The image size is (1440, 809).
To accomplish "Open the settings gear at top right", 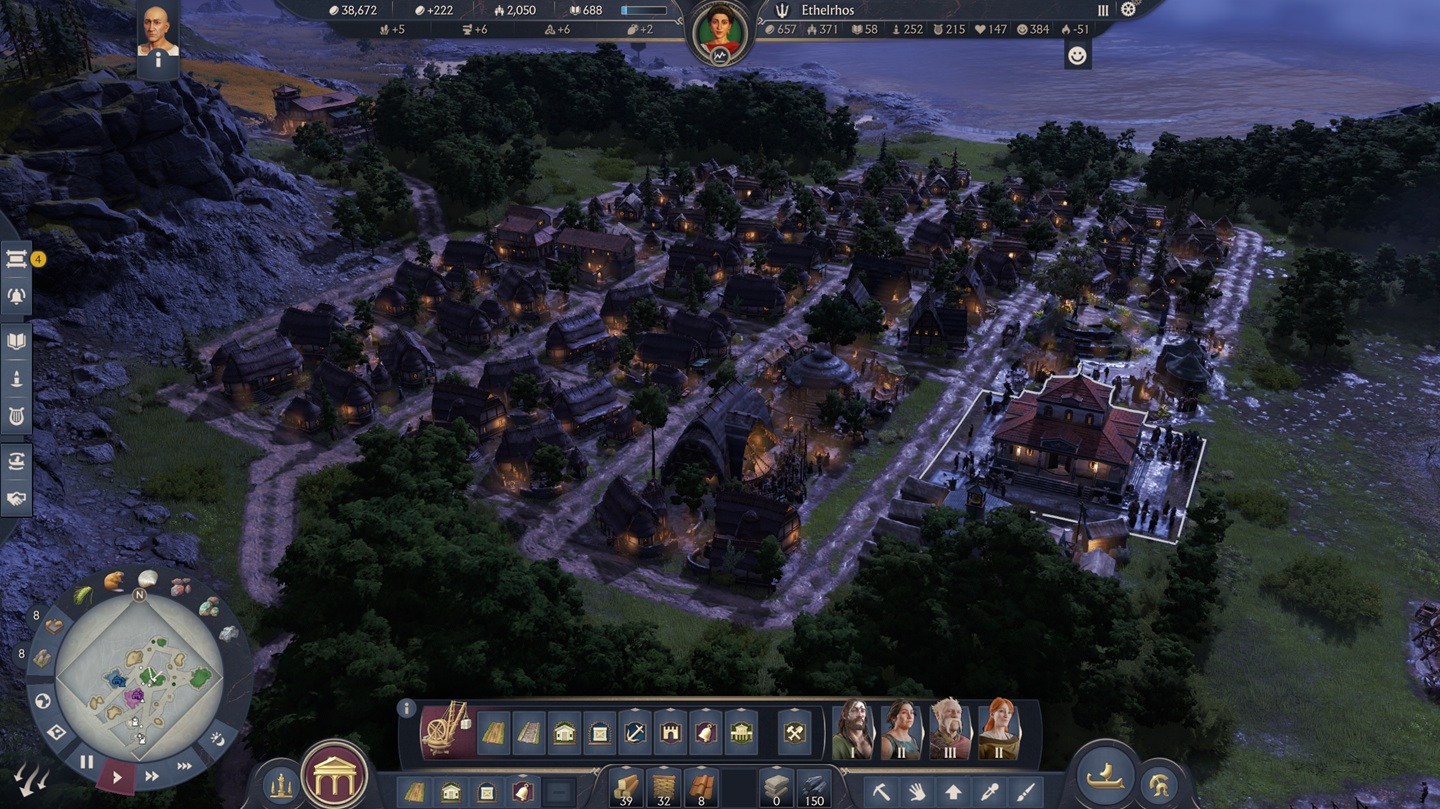I will point(1129,10).
